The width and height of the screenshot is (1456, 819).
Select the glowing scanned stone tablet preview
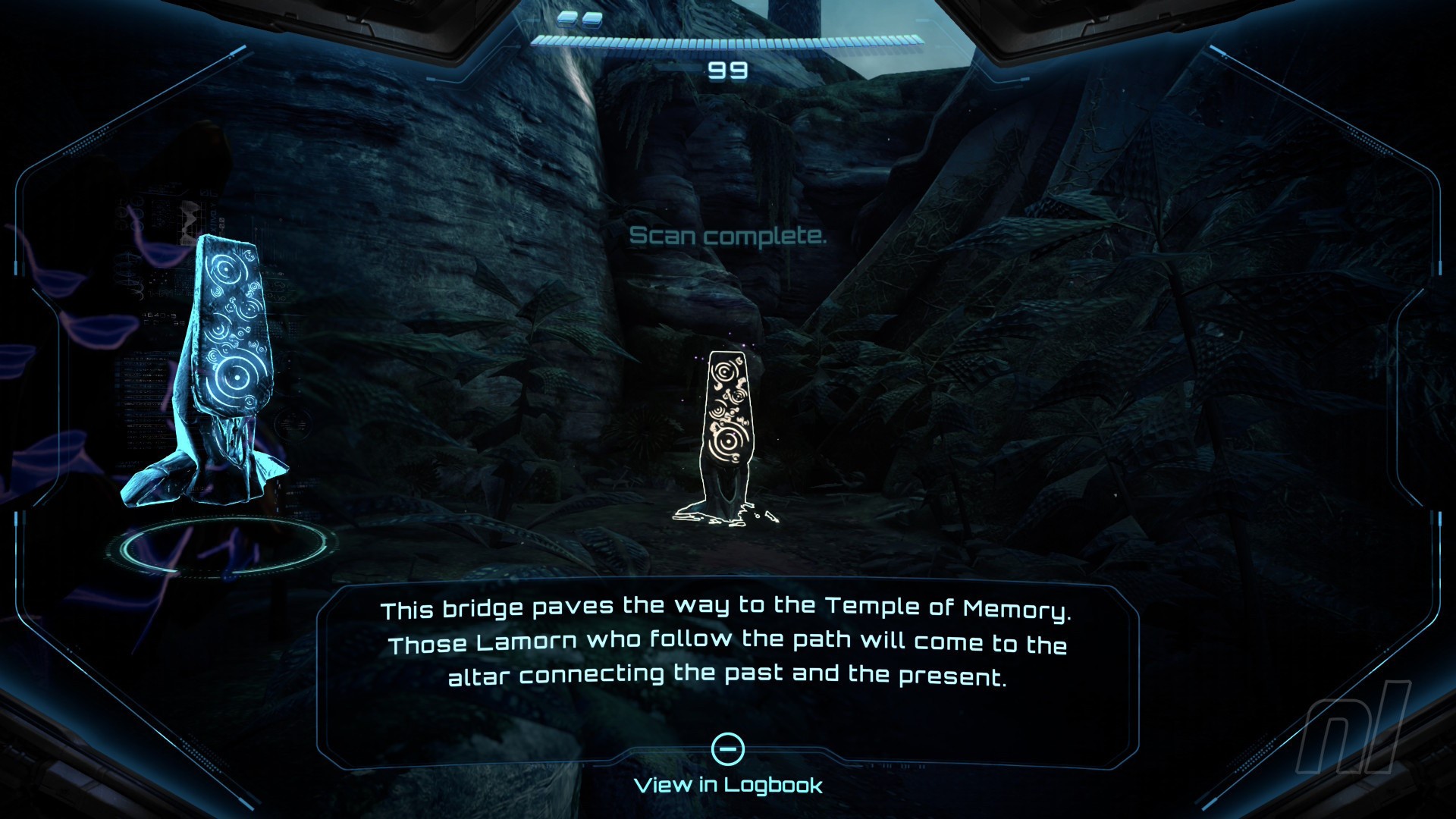point(216,372)
